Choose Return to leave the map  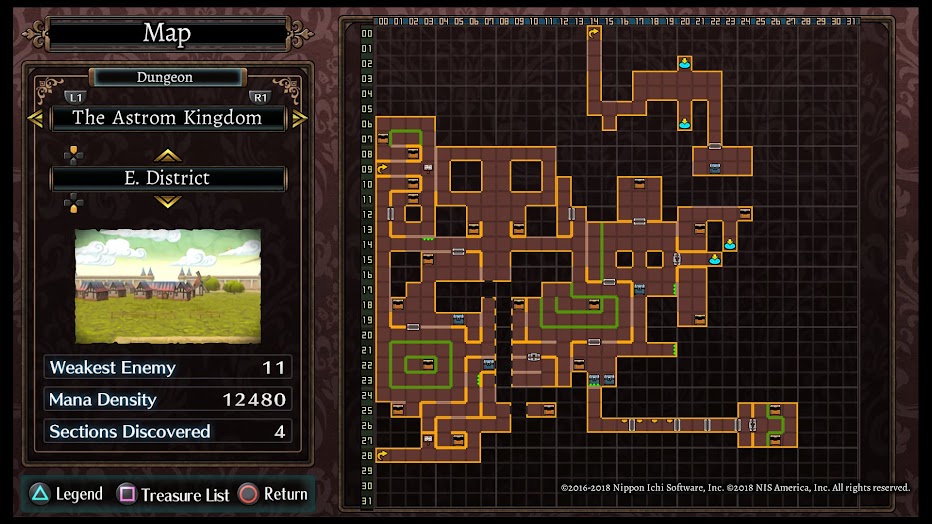point(274,494)
